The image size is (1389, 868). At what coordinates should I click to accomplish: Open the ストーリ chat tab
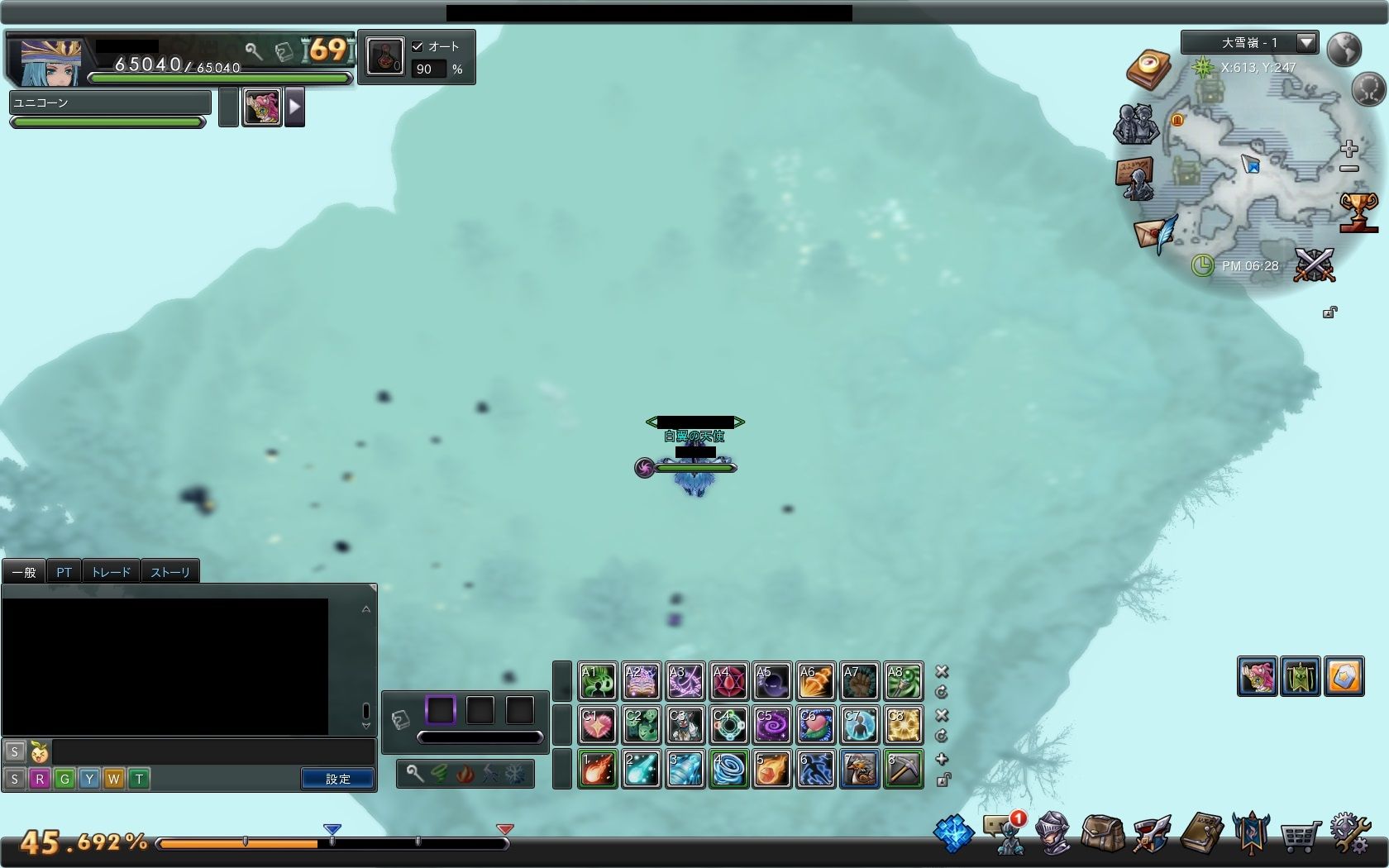pyautogui.click(x=170, y=572)
